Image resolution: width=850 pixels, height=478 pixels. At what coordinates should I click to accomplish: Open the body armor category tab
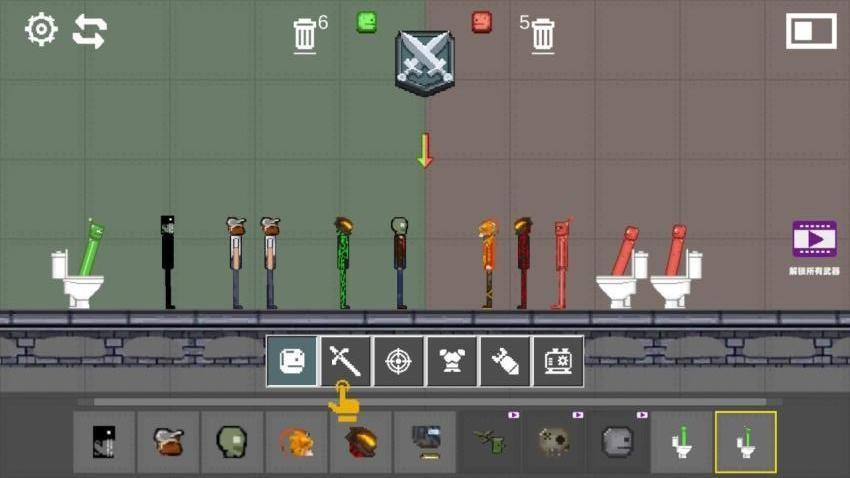point(451,361)
